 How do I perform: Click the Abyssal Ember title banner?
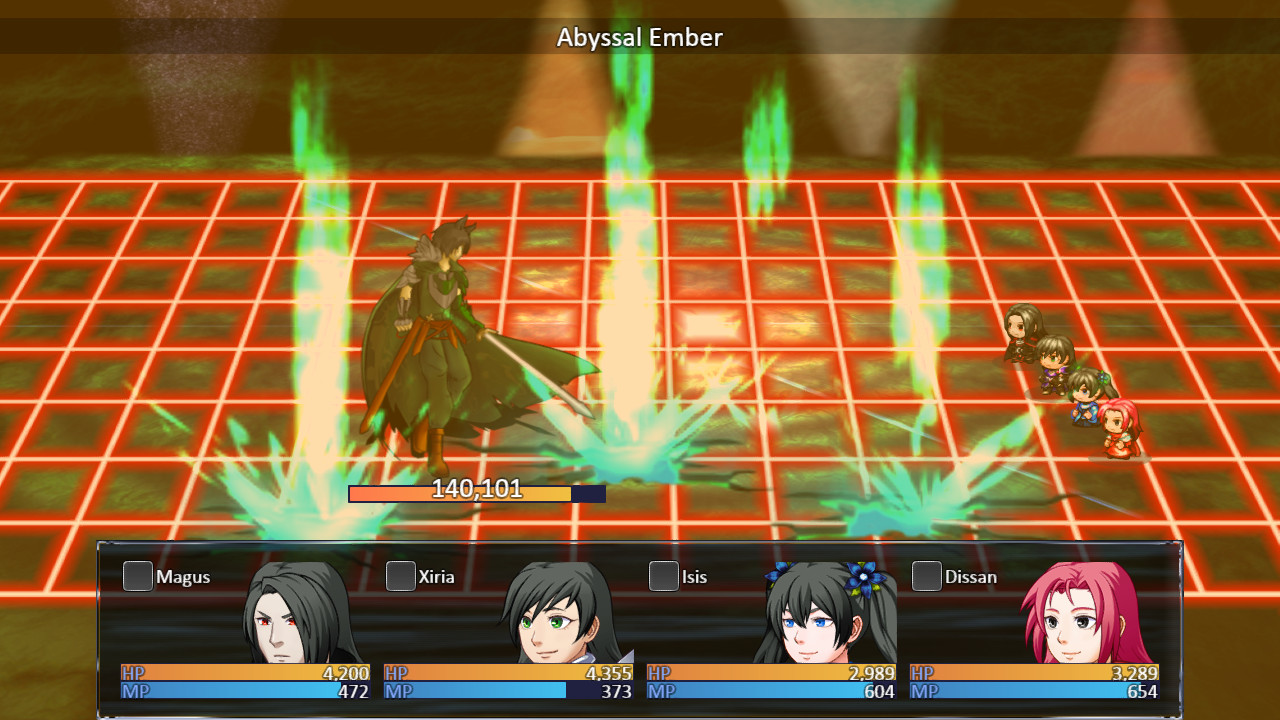[640, 37]
